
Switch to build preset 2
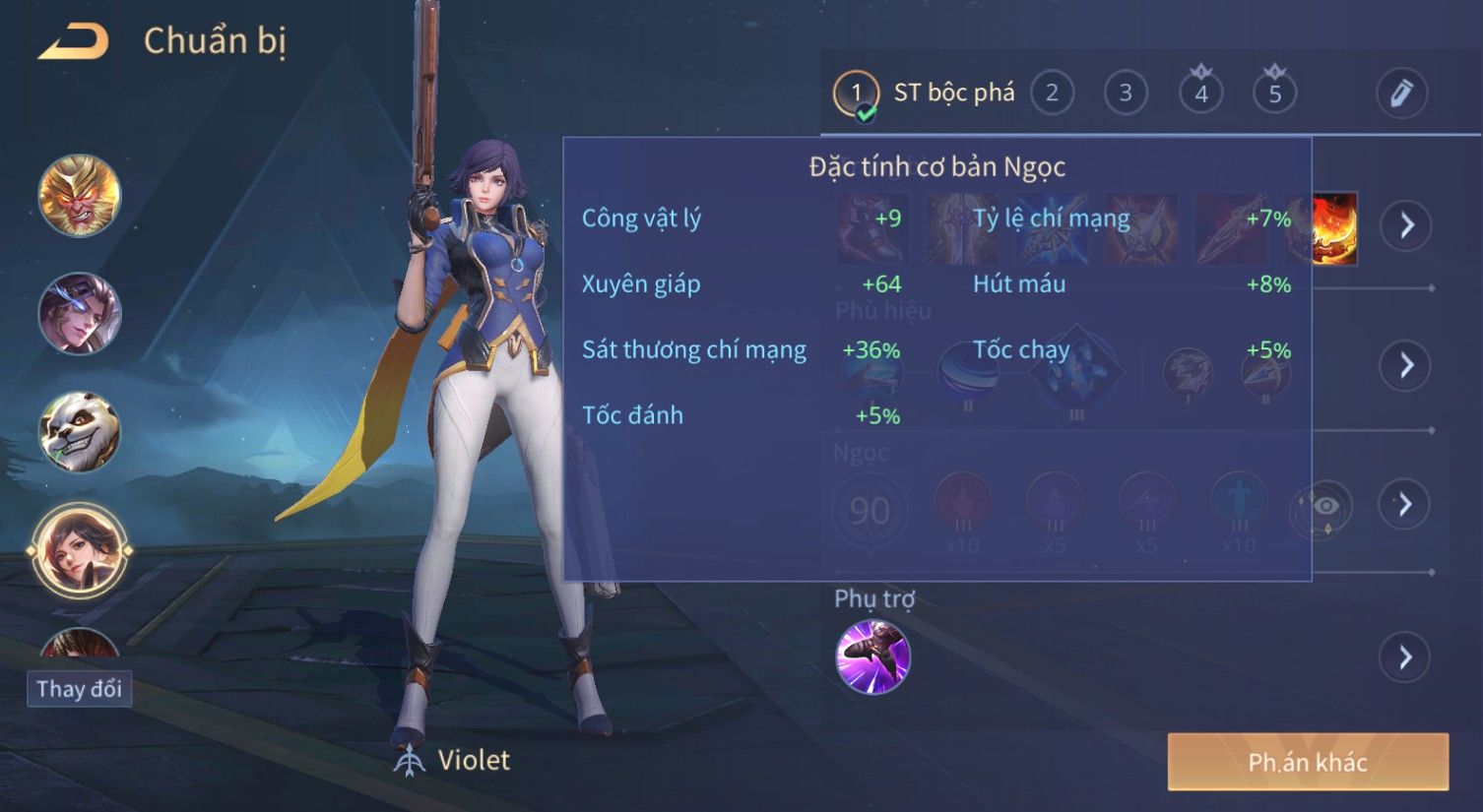coord(1052,94)
